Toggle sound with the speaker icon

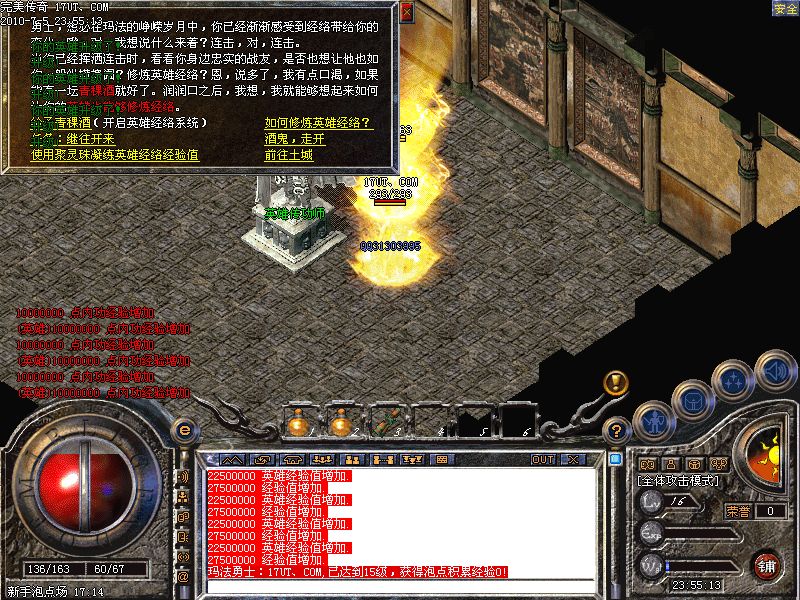pyautogui.click(x=774, y=369)
